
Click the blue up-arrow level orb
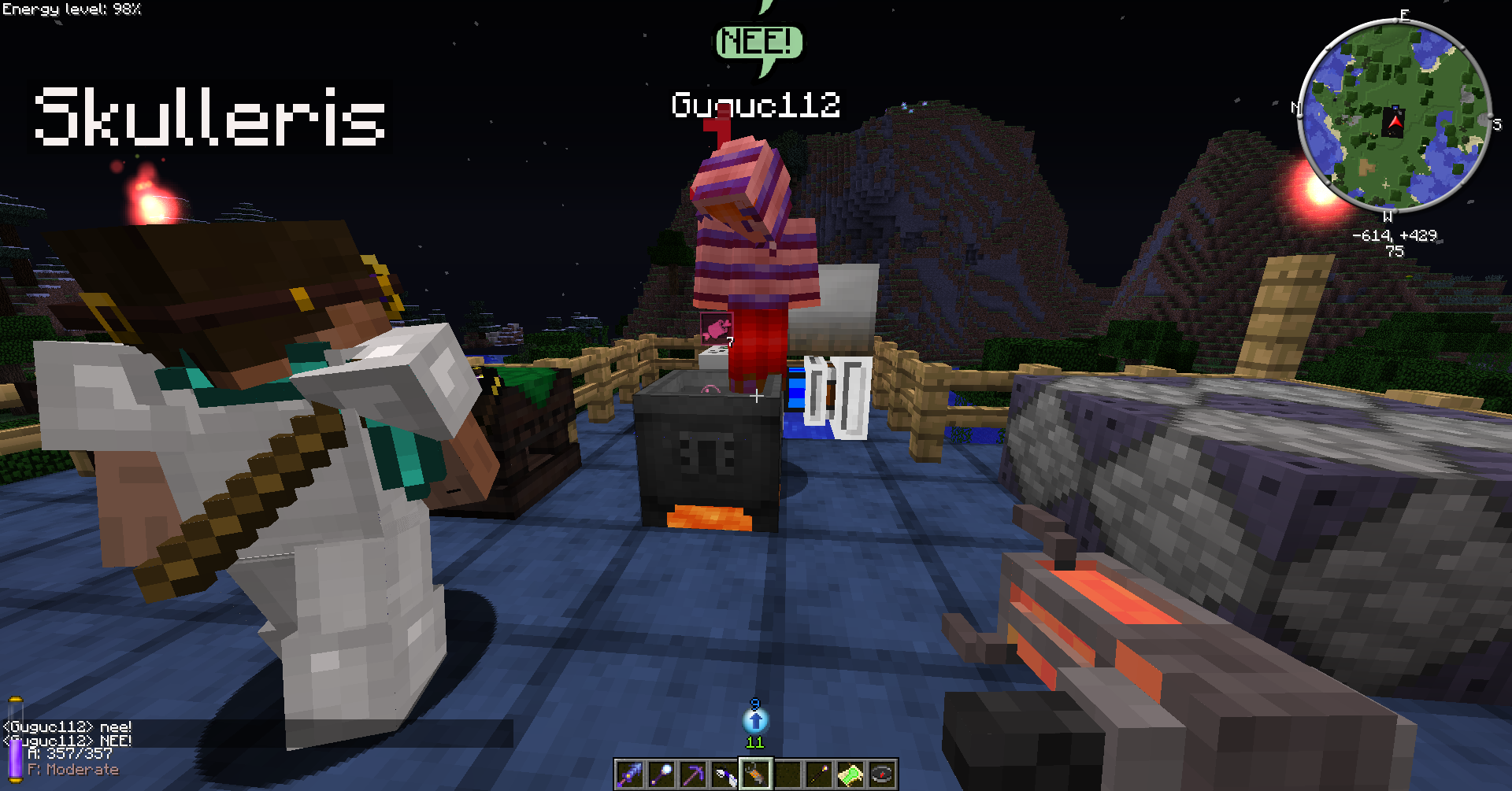[755, 720]
